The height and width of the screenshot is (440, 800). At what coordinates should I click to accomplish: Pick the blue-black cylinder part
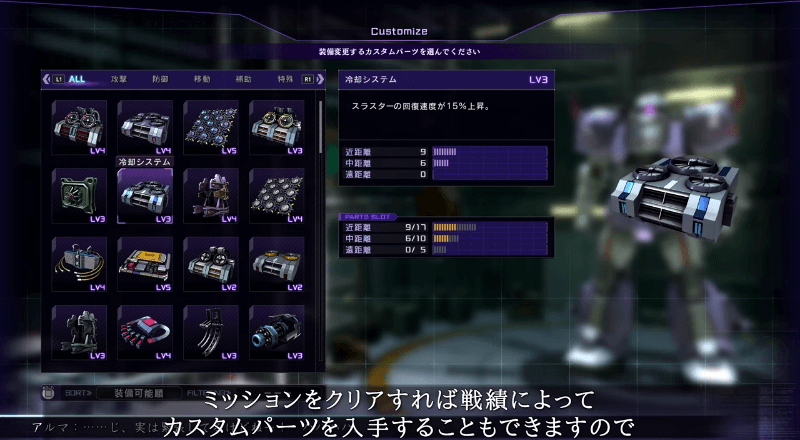277,331
